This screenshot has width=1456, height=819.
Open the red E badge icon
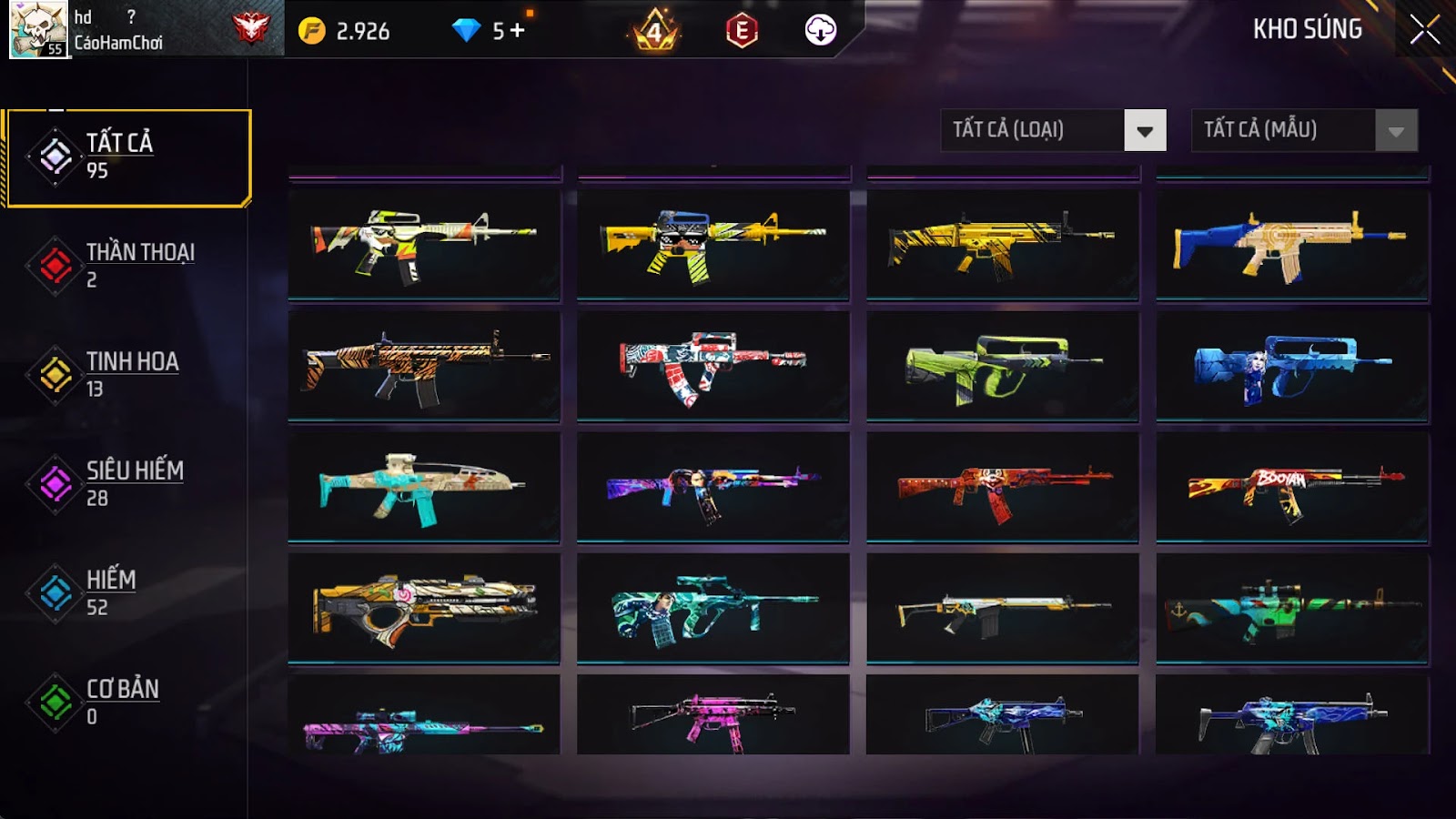click(x=742, y=31)
